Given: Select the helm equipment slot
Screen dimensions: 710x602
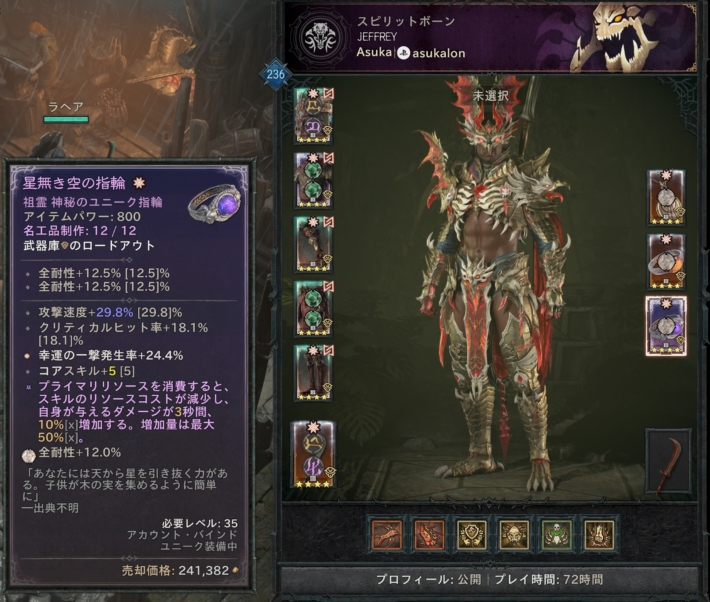Looking at the screenshot, I should pos(313,115).
